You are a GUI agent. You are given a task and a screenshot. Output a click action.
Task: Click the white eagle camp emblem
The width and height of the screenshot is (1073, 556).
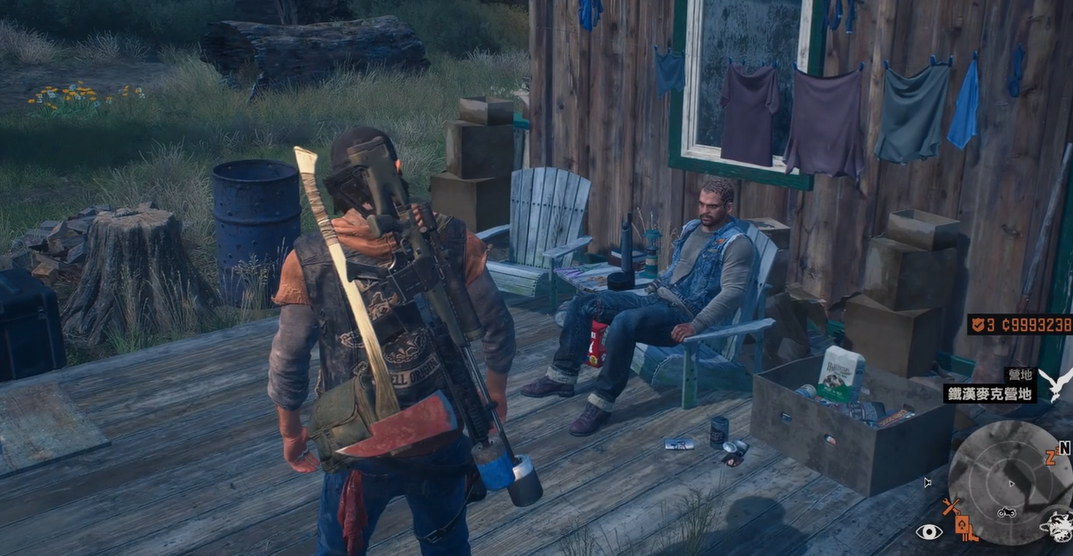click(1055, 384)
